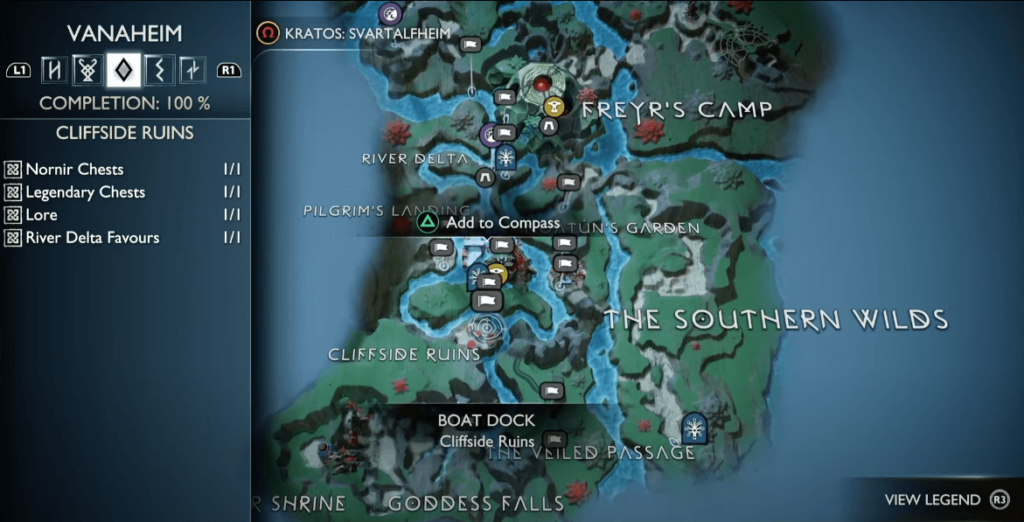Click the mystic gateway marker near River Delta
1024x522 pixels.
click(507, 157)
